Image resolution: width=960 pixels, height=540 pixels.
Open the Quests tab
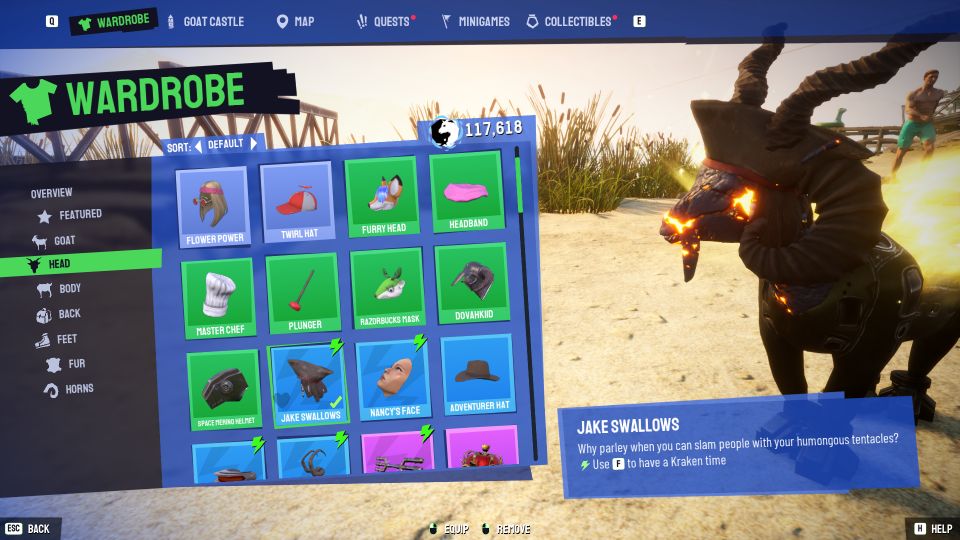click(x=387, y=21)
